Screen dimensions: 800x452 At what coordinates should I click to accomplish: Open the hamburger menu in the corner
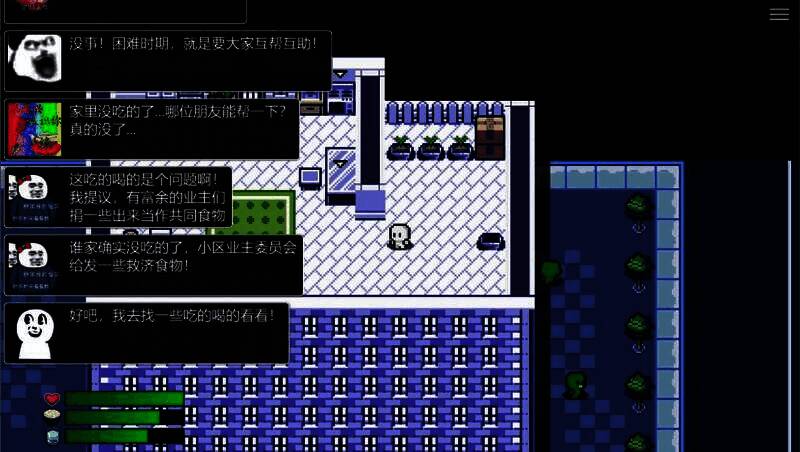[x=779, y=14]
